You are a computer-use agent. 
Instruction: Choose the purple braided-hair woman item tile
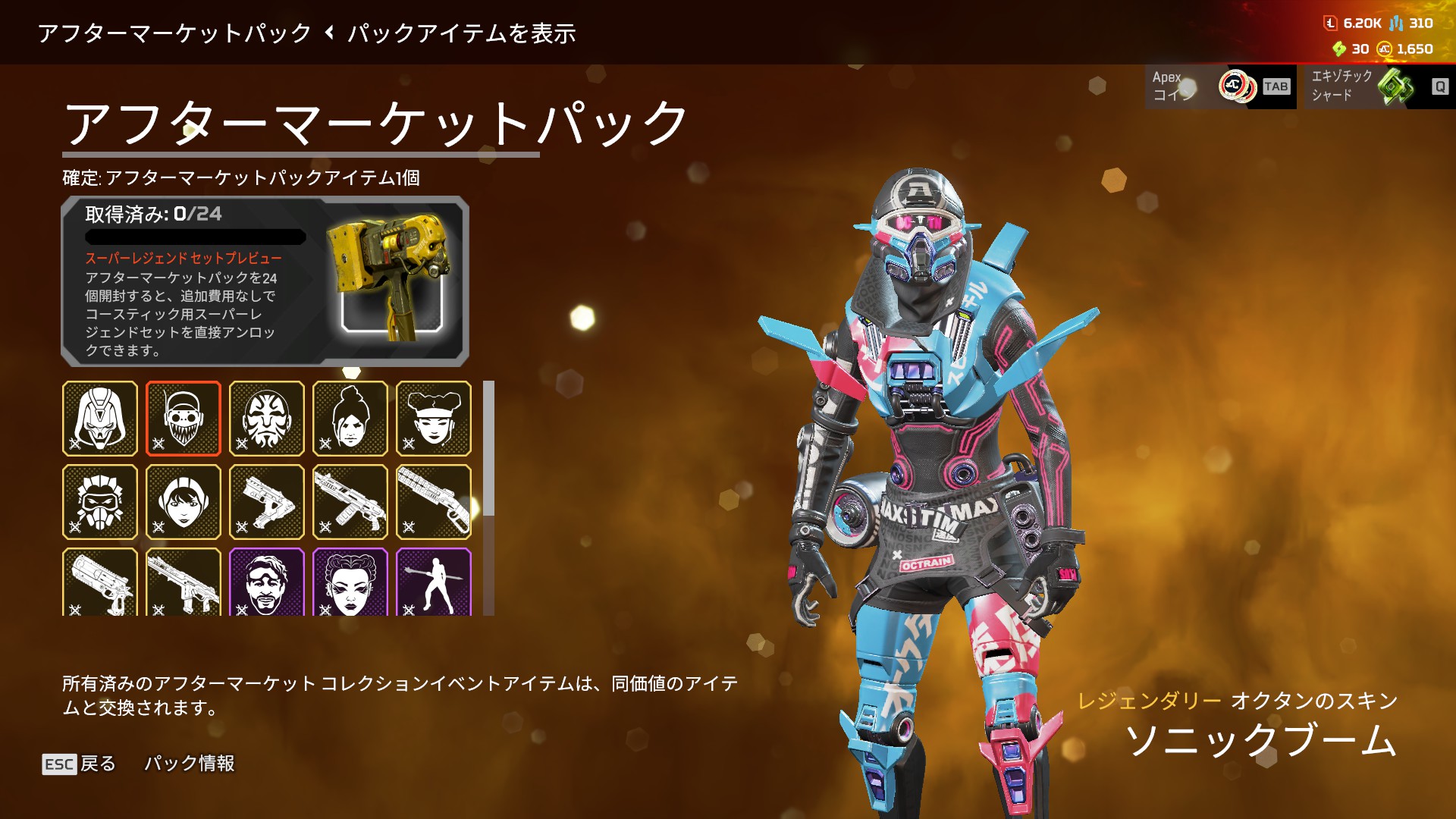(350, 582)
